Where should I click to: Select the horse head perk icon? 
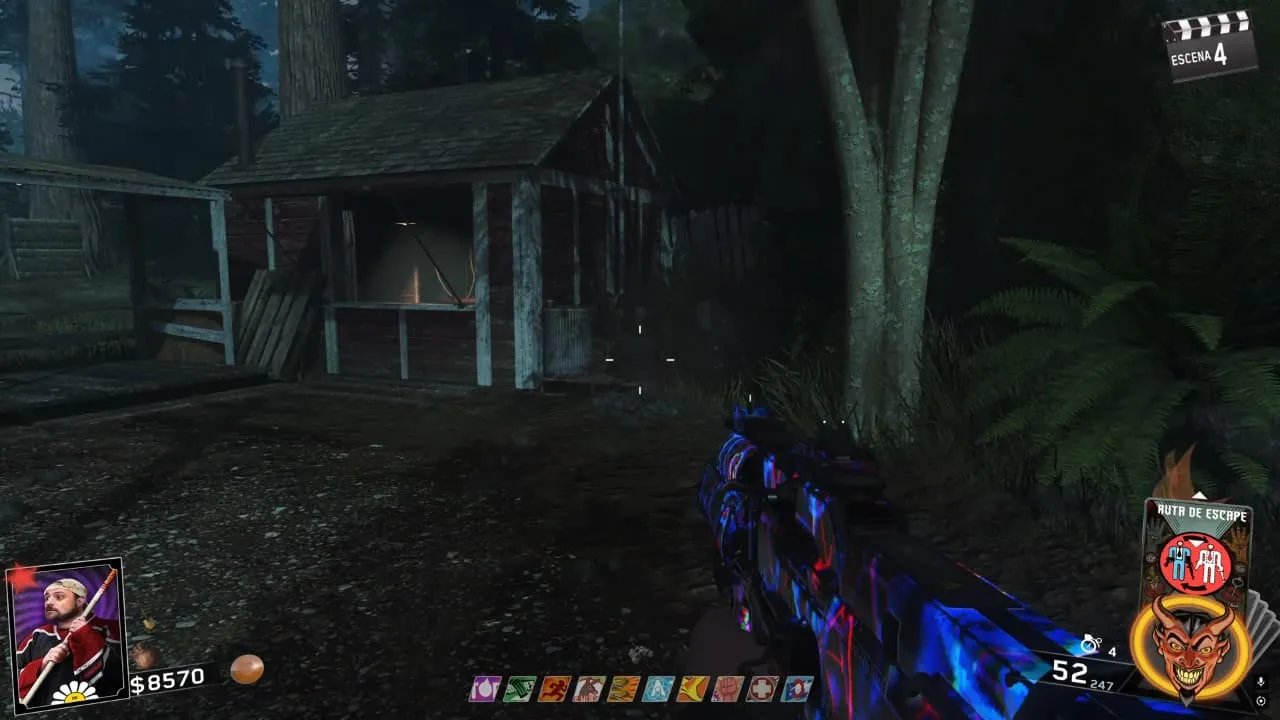[x=588, y=689]
